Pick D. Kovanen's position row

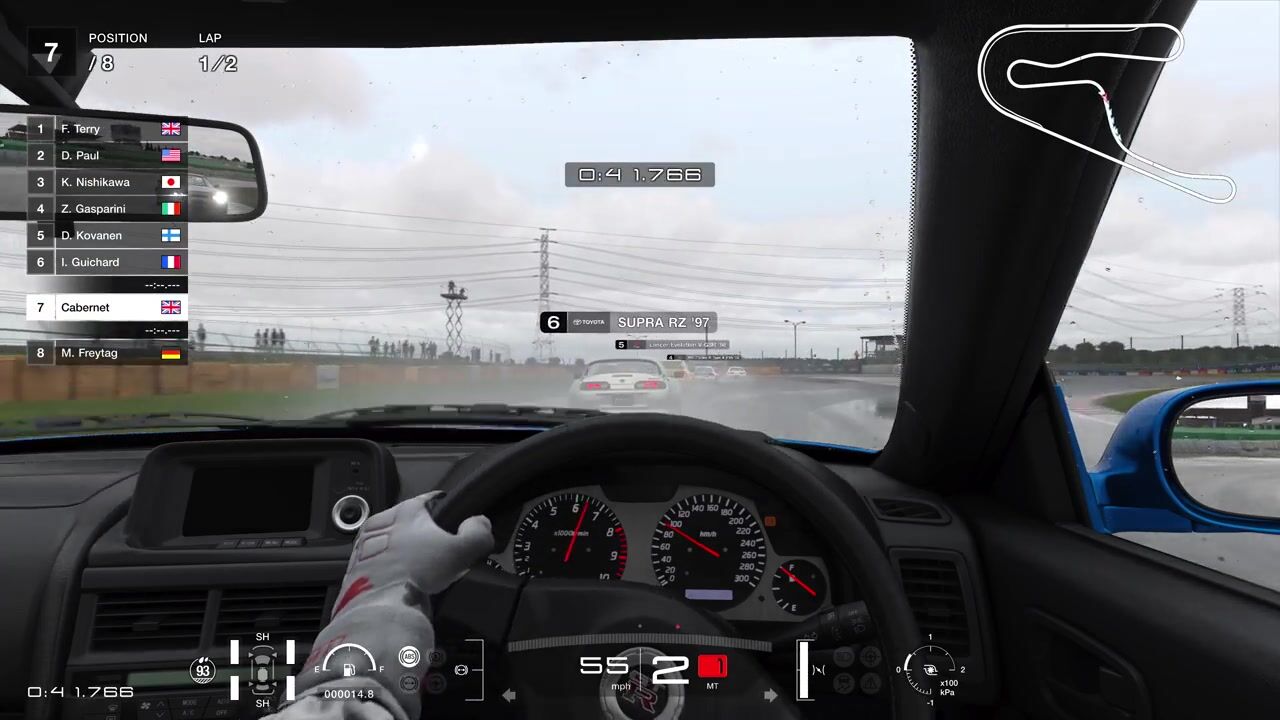coord(106,236)
